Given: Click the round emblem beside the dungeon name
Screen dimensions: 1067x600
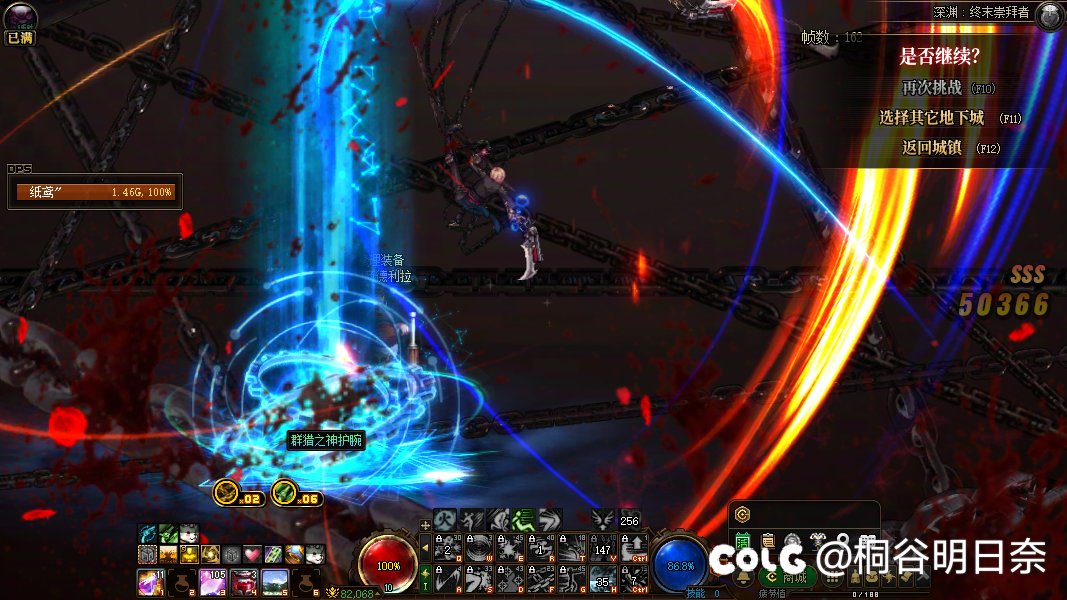Looking at the screenshot, I should tap(1048, 15).
